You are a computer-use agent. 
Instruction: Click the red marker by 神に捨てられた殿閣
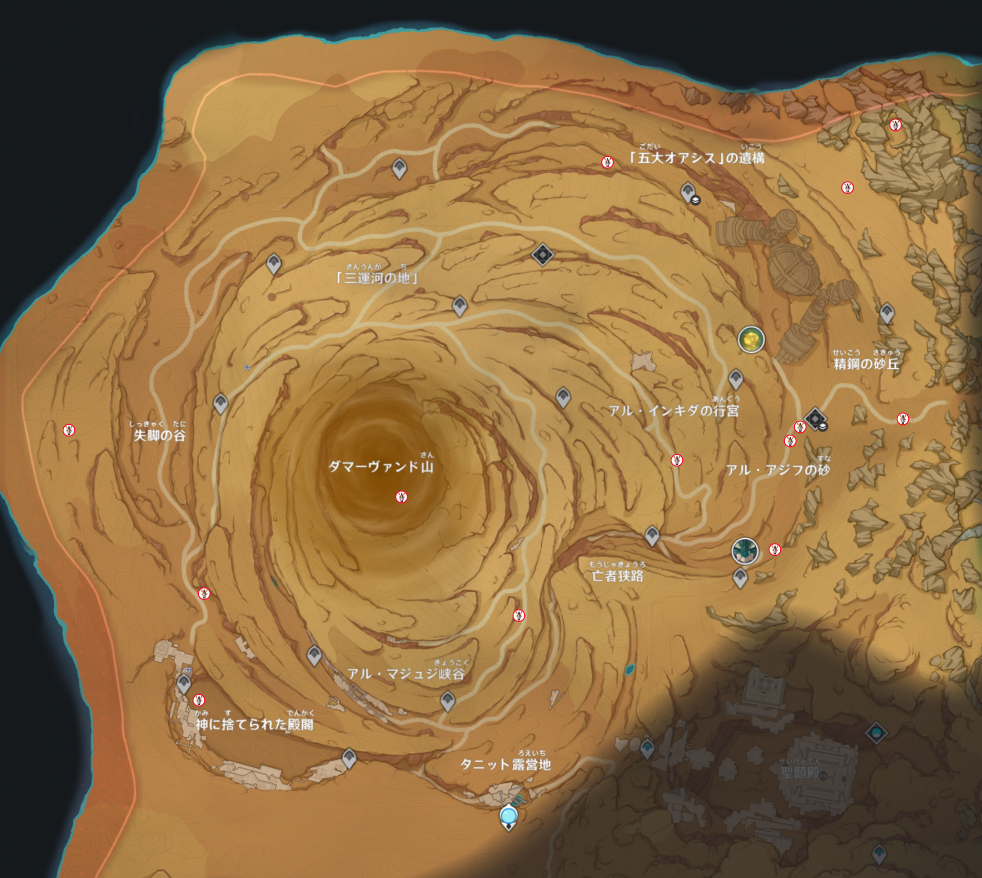point(199,700)
